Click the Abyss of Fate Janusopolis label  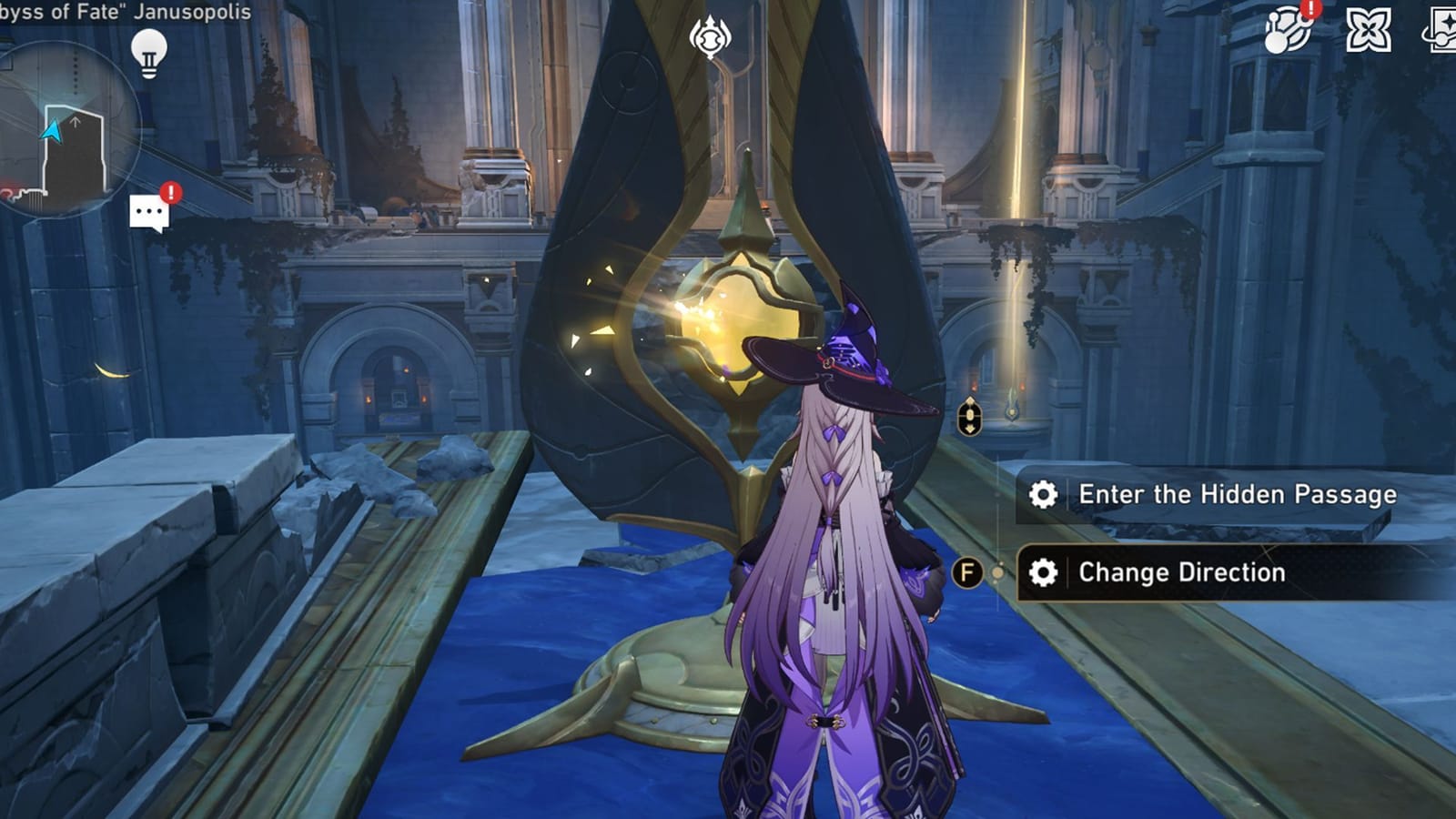pyautogui.click(x=127, y=13)
